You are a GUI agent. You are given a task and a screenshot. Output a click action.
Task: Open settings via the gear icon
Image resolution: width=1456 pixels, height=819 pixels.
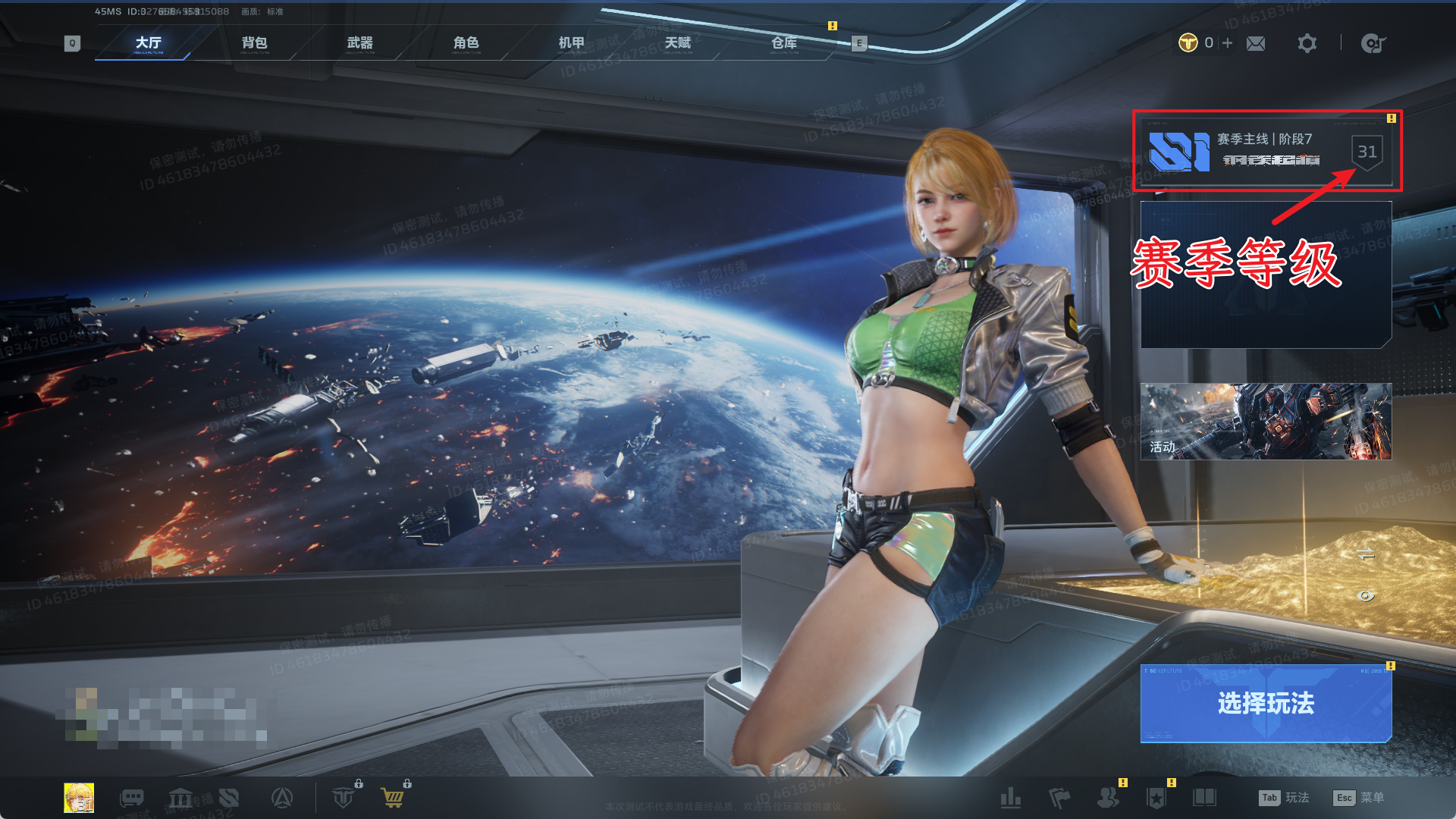[x=1307, y=43]
